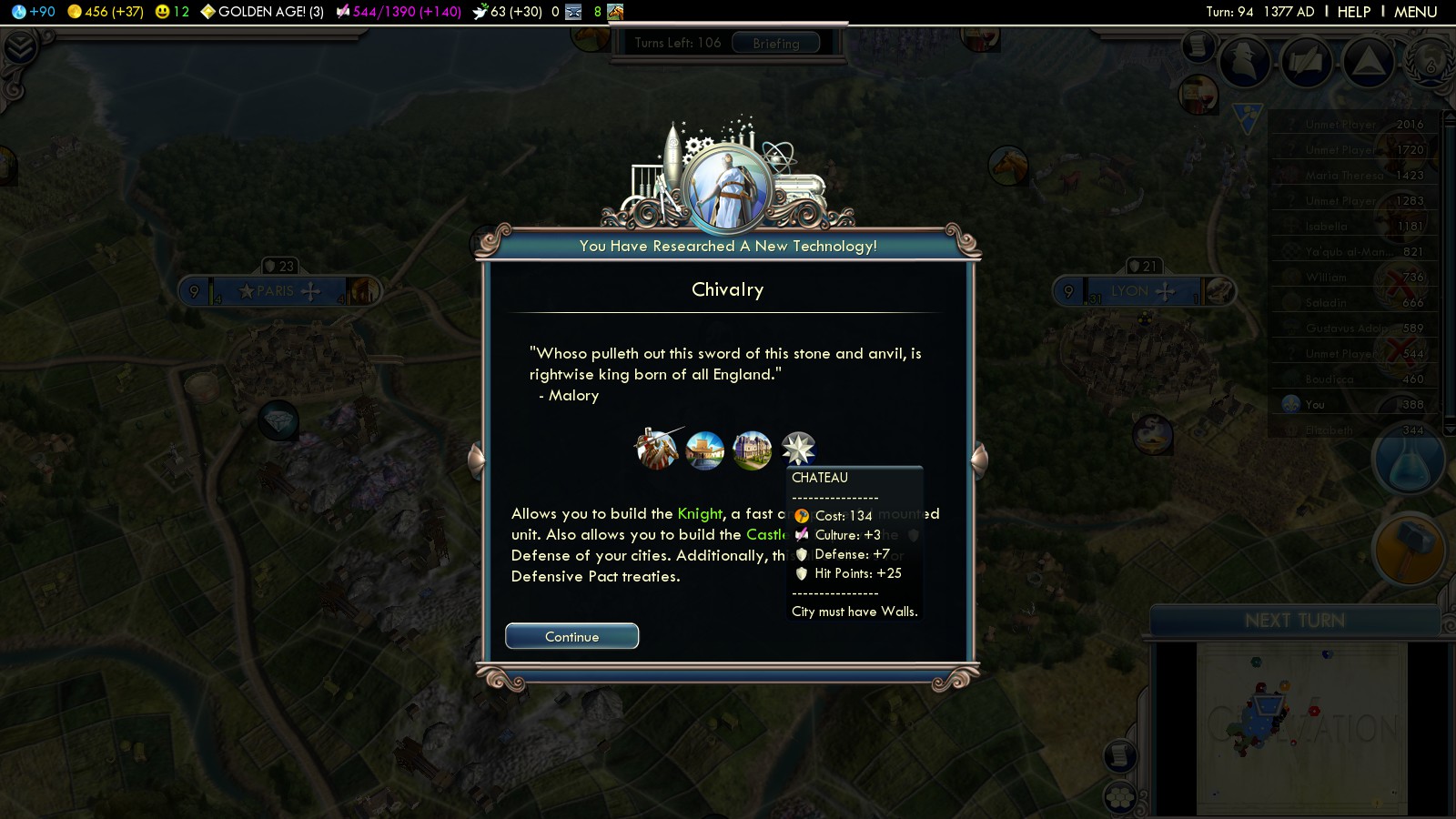Open the scenario Briefing
Viewport: 1456px width, 819px height.
[775, 44]
